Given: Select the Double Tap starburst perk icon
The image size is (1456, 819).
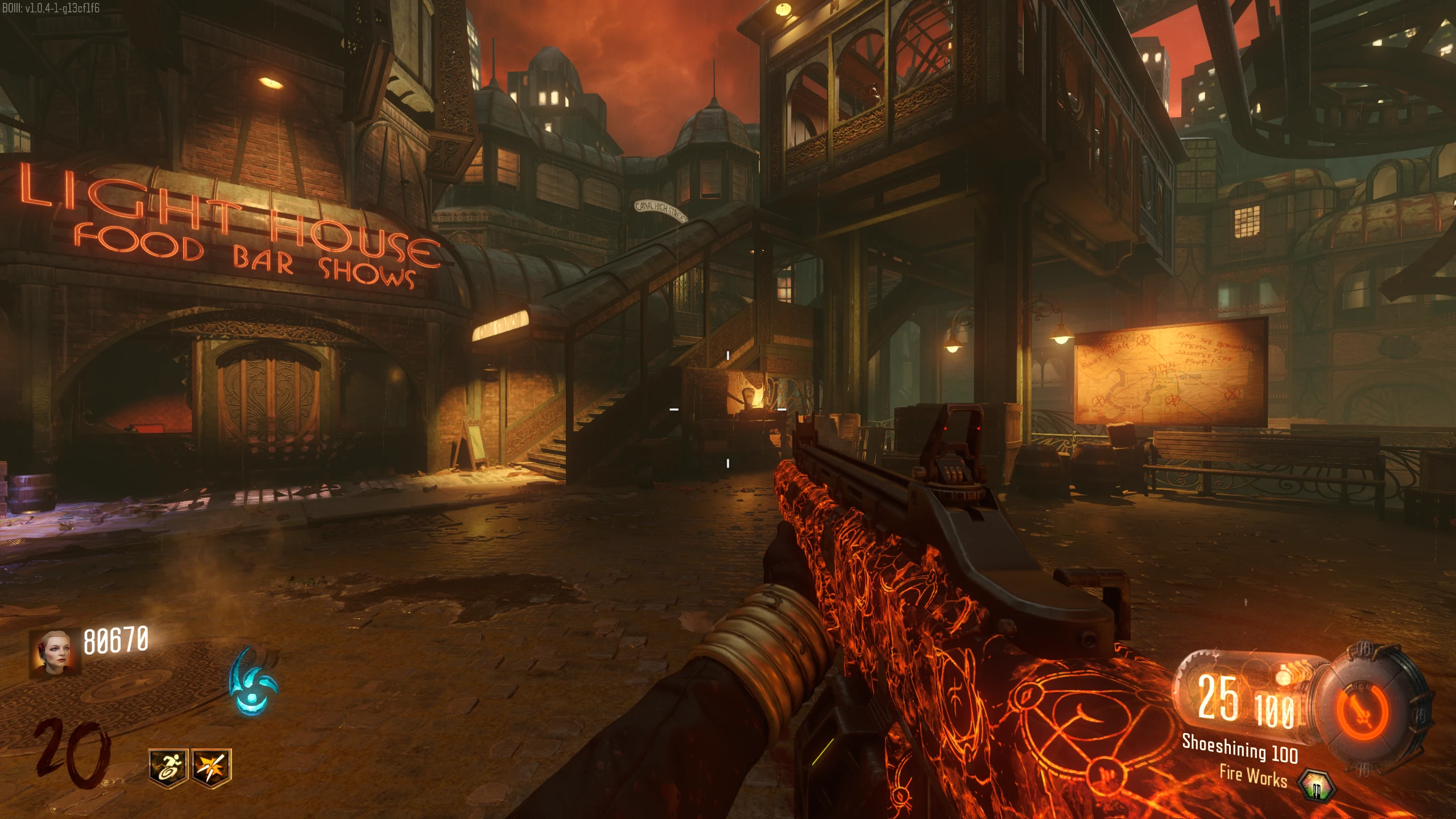Looking at the screenshot, I should tap(211, 768).
